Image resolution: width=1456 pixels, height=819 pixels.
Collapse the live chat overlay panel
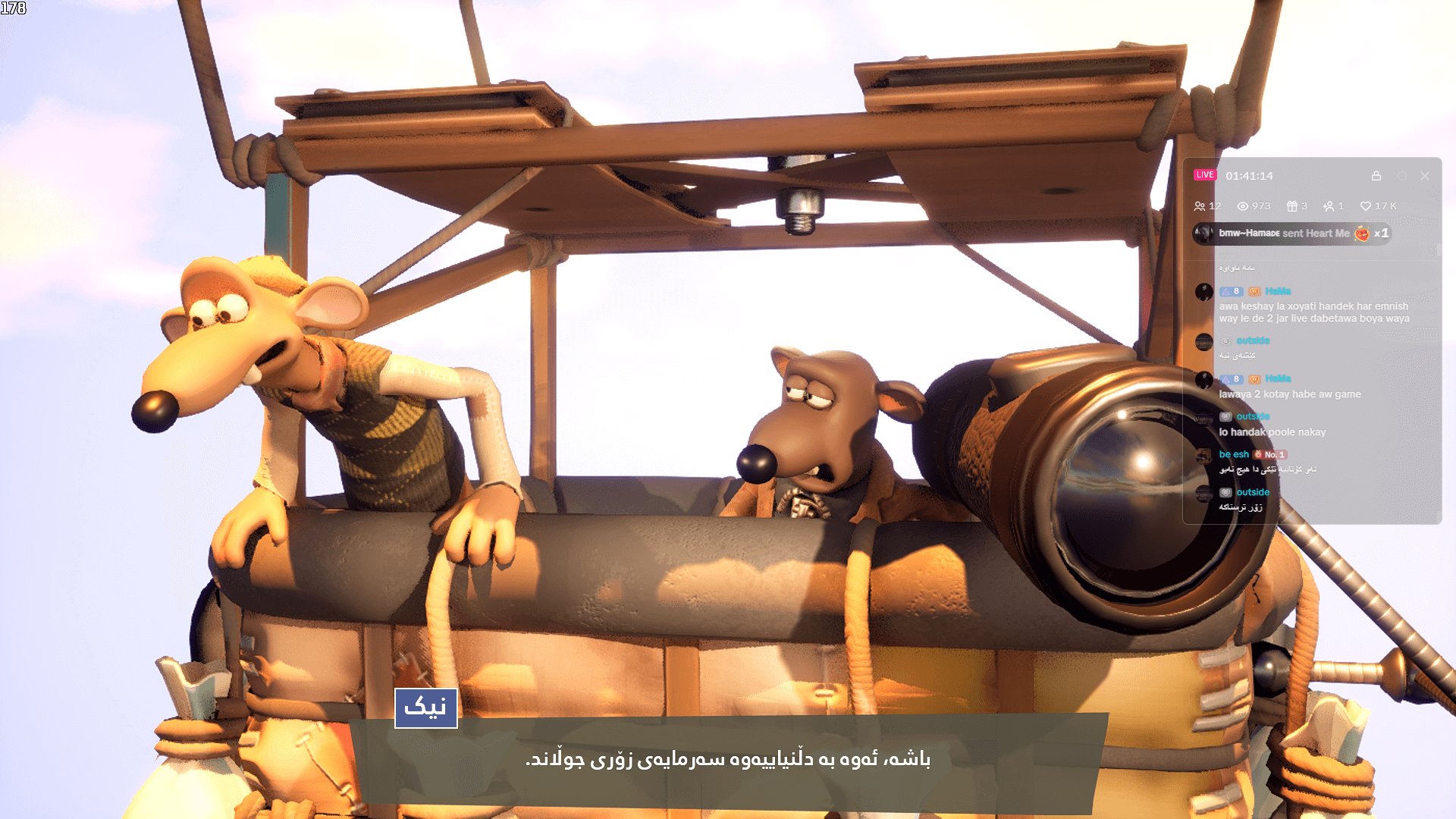tap(1423, 175)
